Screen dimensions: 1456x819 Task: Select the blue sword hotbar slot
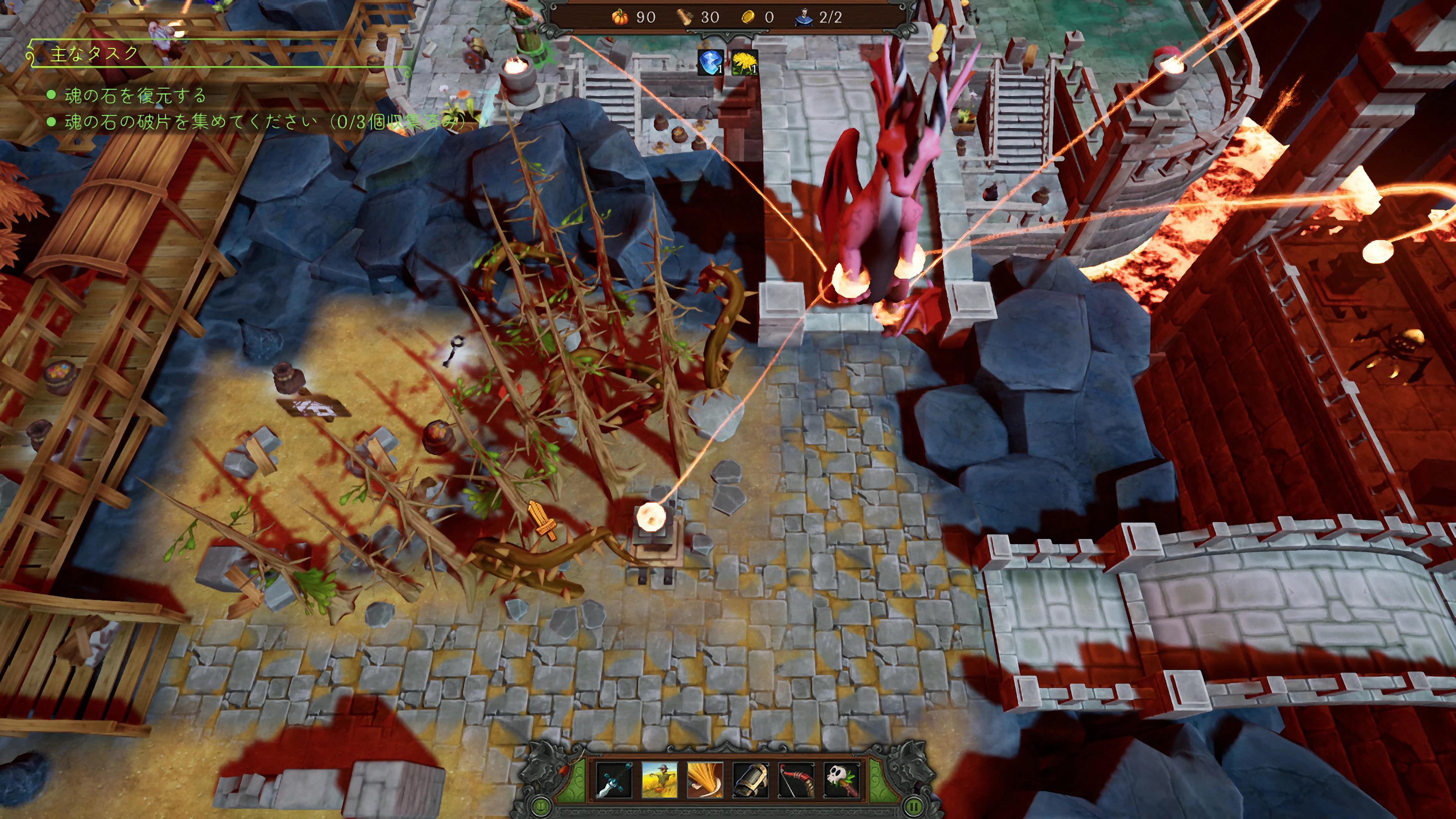[x=614, y=780]
